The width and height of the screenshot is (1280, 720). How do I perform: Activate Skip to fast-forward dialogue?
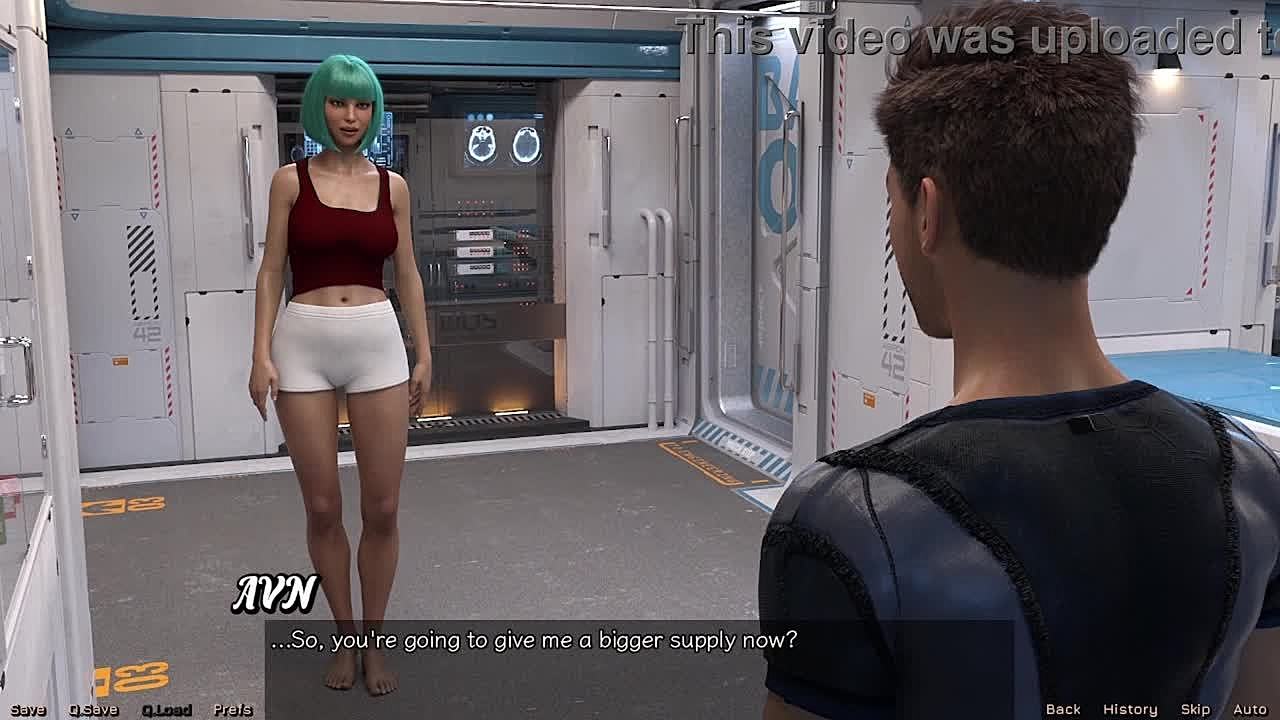pyautogui.click(x=1195, y=709)
